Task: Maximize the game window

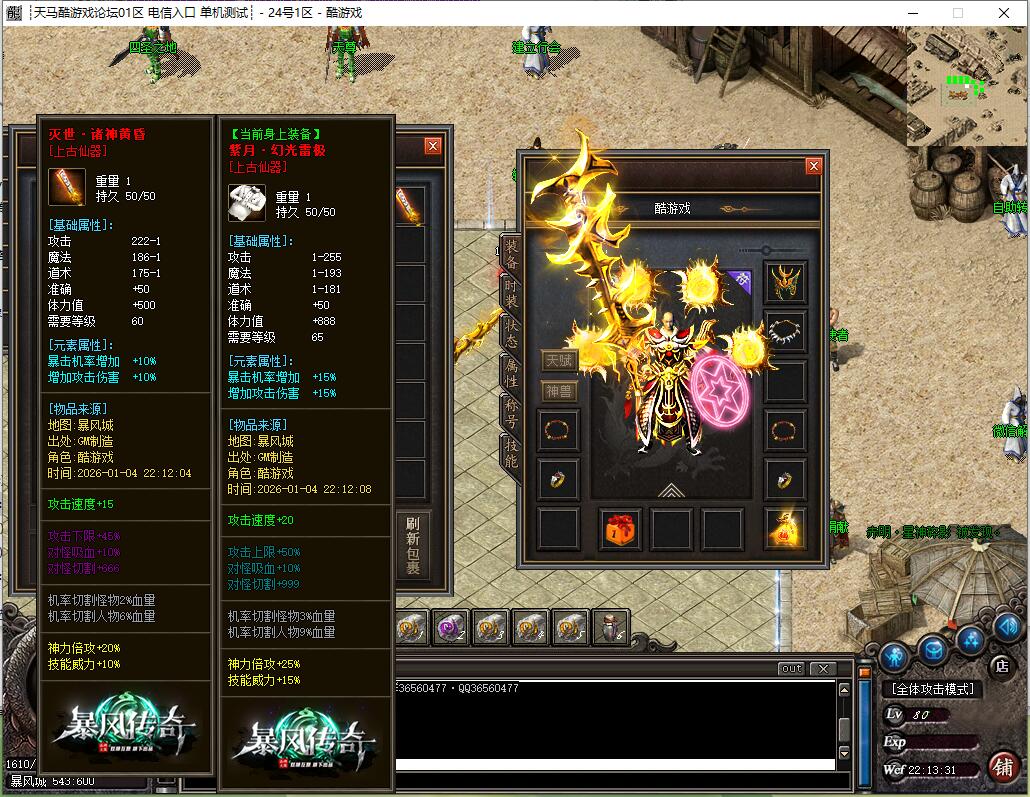Action: pos(958,13)
